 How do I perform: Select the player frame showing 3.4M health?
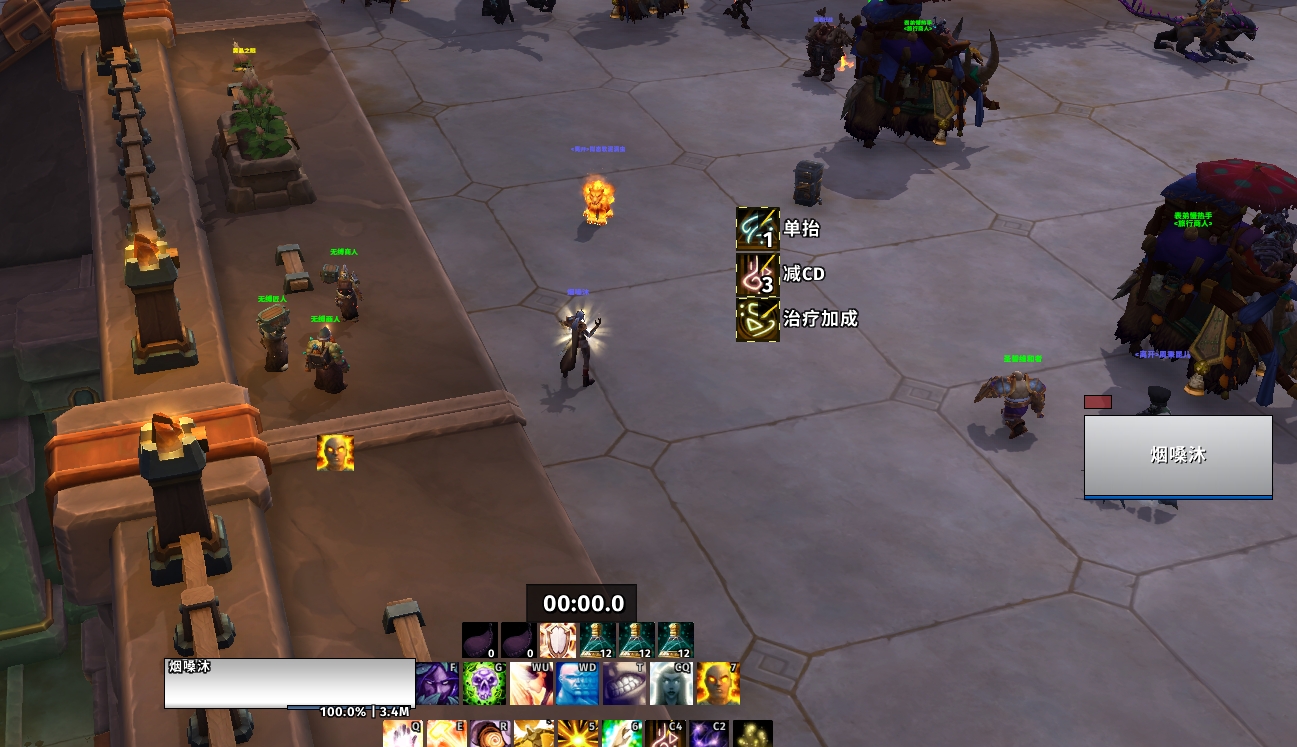click(x=289, y=683)
